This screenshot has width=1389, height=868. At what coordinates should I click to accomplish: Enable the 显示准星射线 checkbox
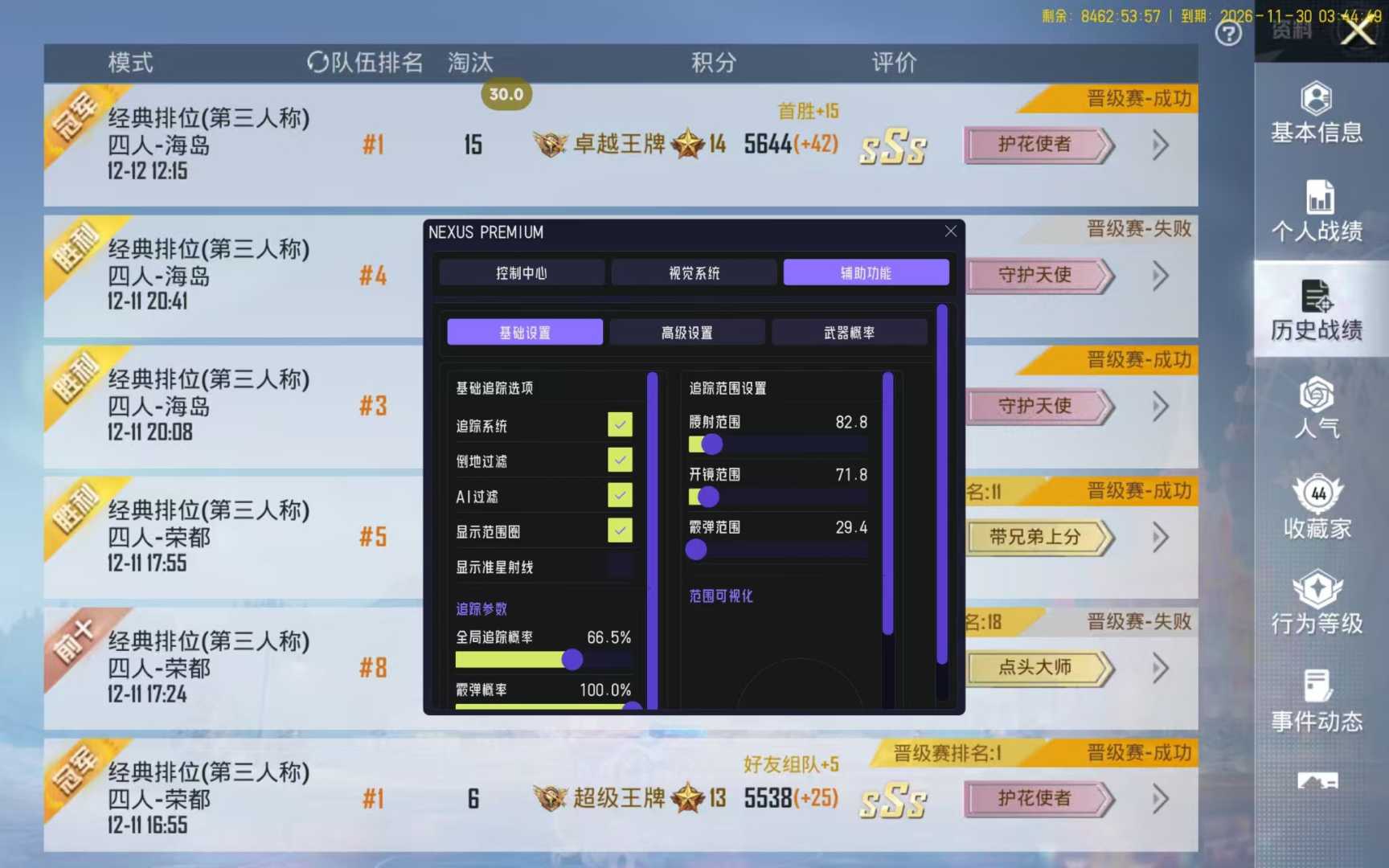coord(619,566)
